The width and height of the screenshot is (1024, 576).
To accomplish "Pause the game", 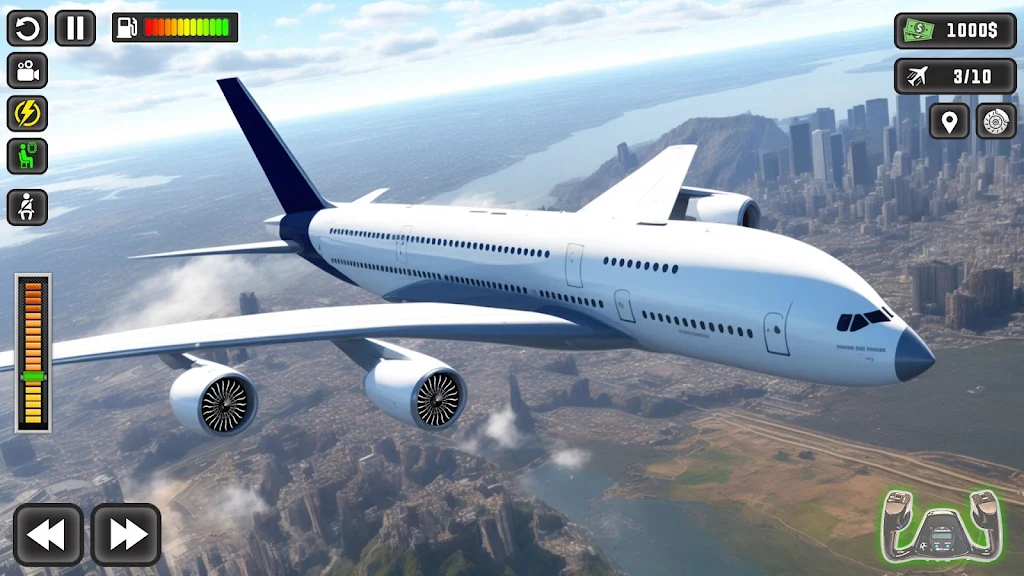I will tap(75, 28).
